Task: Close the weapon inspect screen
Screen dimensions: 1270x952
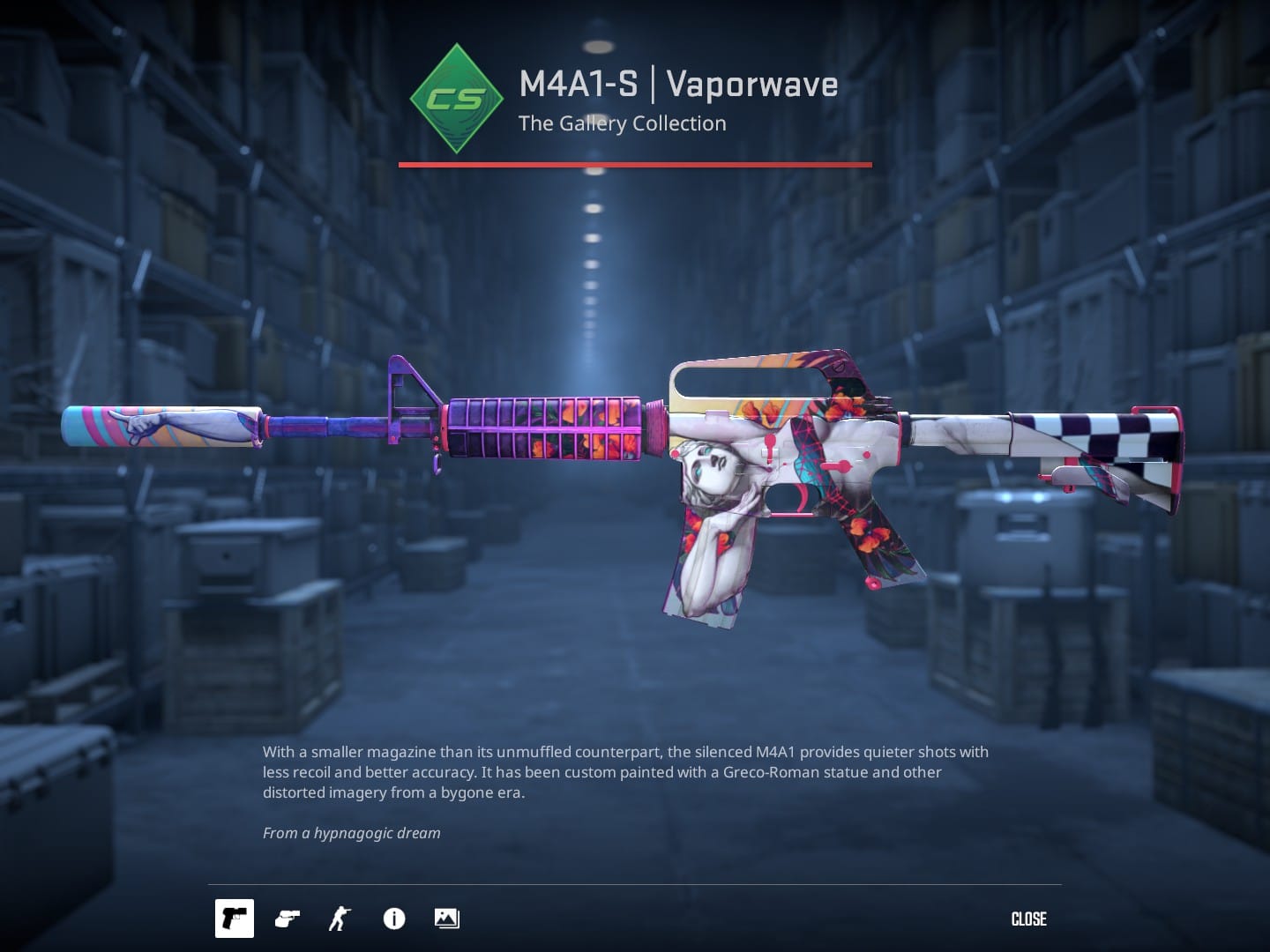Action: (x=1028, y=919)
